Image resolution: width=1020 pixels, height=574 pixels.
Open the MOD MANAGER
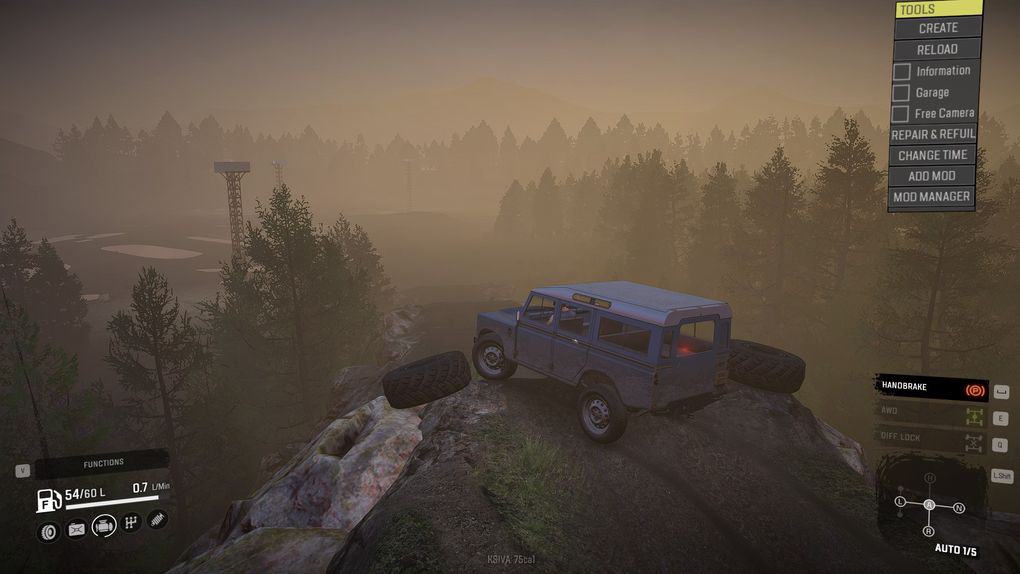click(931, 197)
